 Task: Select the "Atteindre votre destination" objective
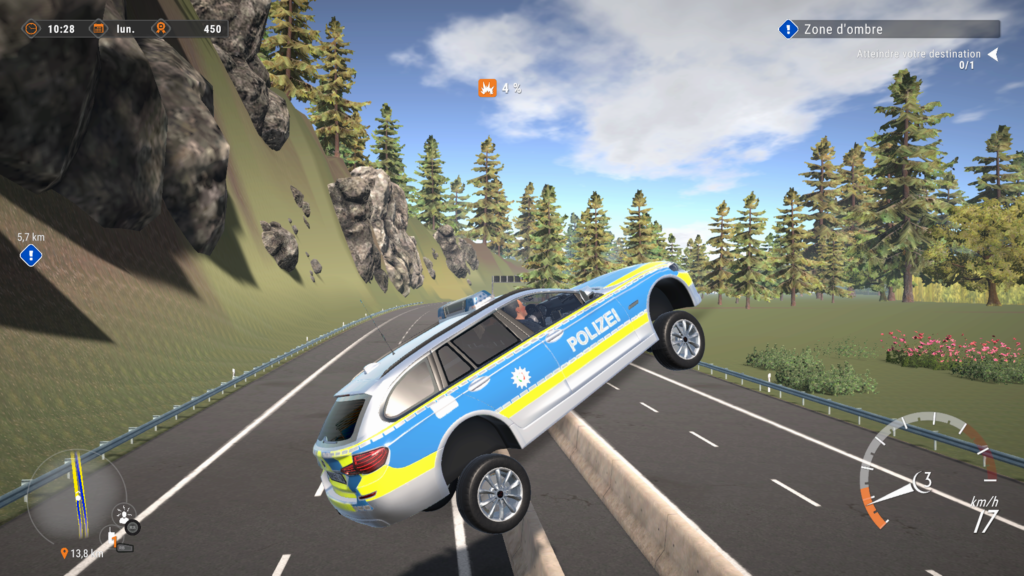coord(920,54)
